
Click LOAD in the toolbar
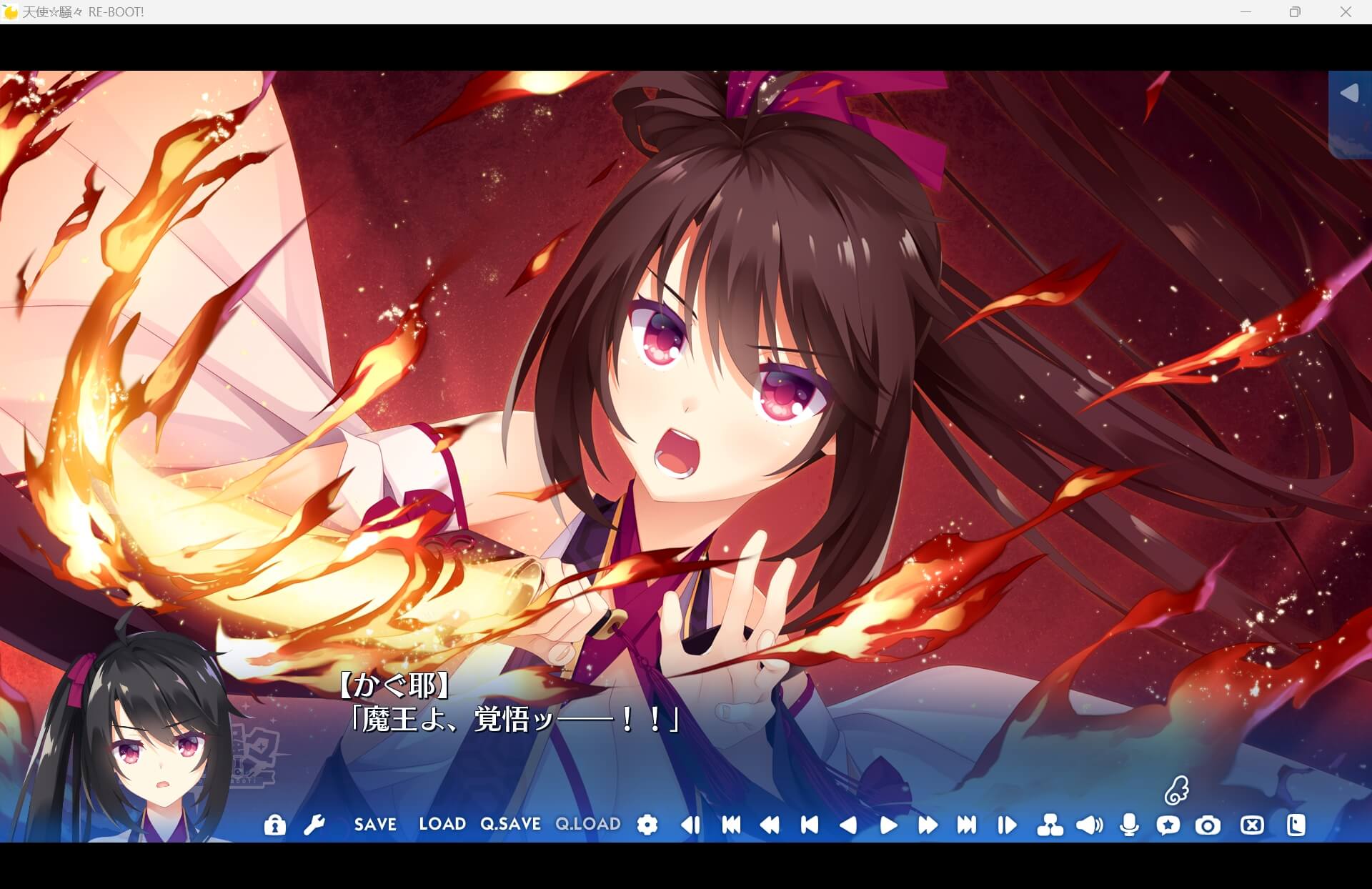(x=442, y=825)
